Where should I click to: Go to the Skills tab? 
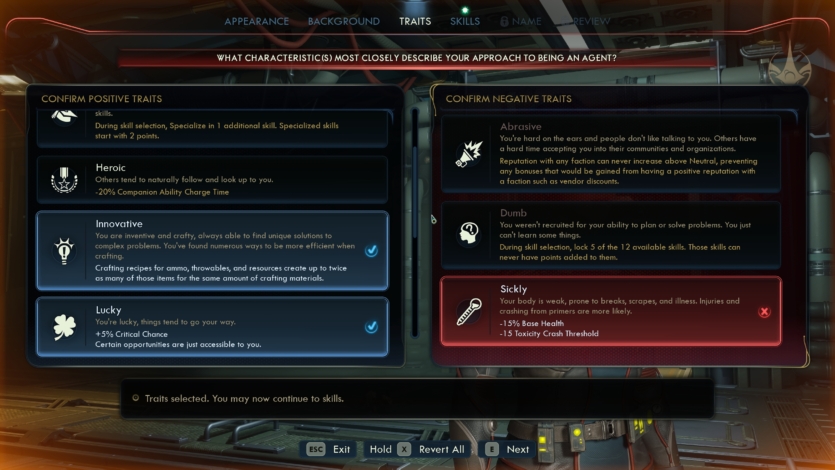coord(464,21)
